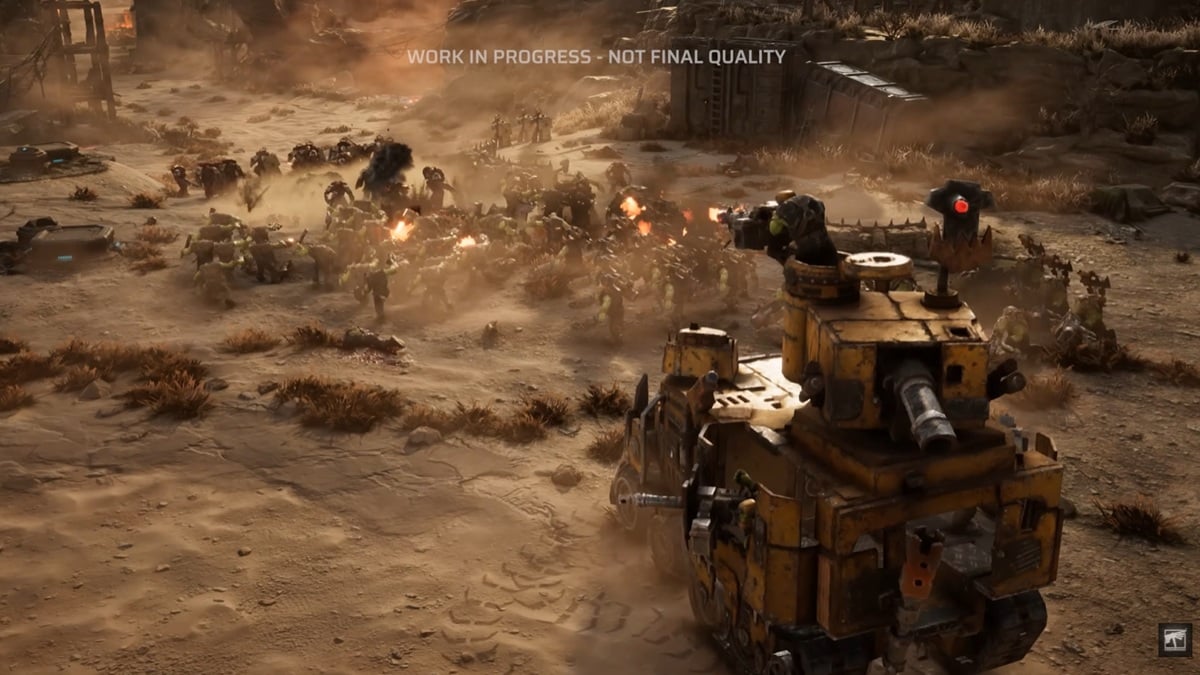Click the Warhammer channel watermark logo

pyautogui.click(x=1174, y=640)
